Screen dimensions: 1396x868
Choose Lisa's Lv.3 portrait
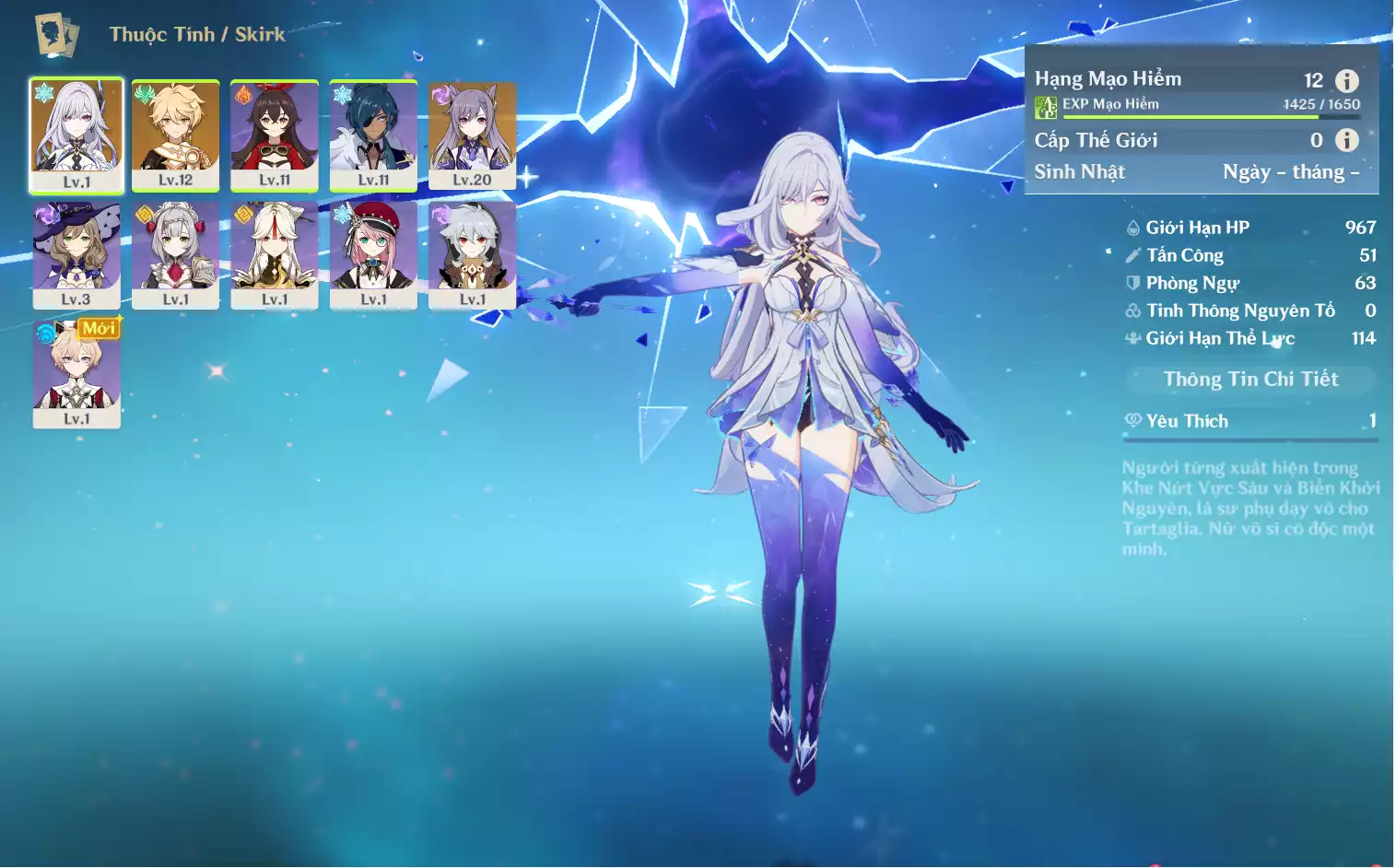point(76,254)
